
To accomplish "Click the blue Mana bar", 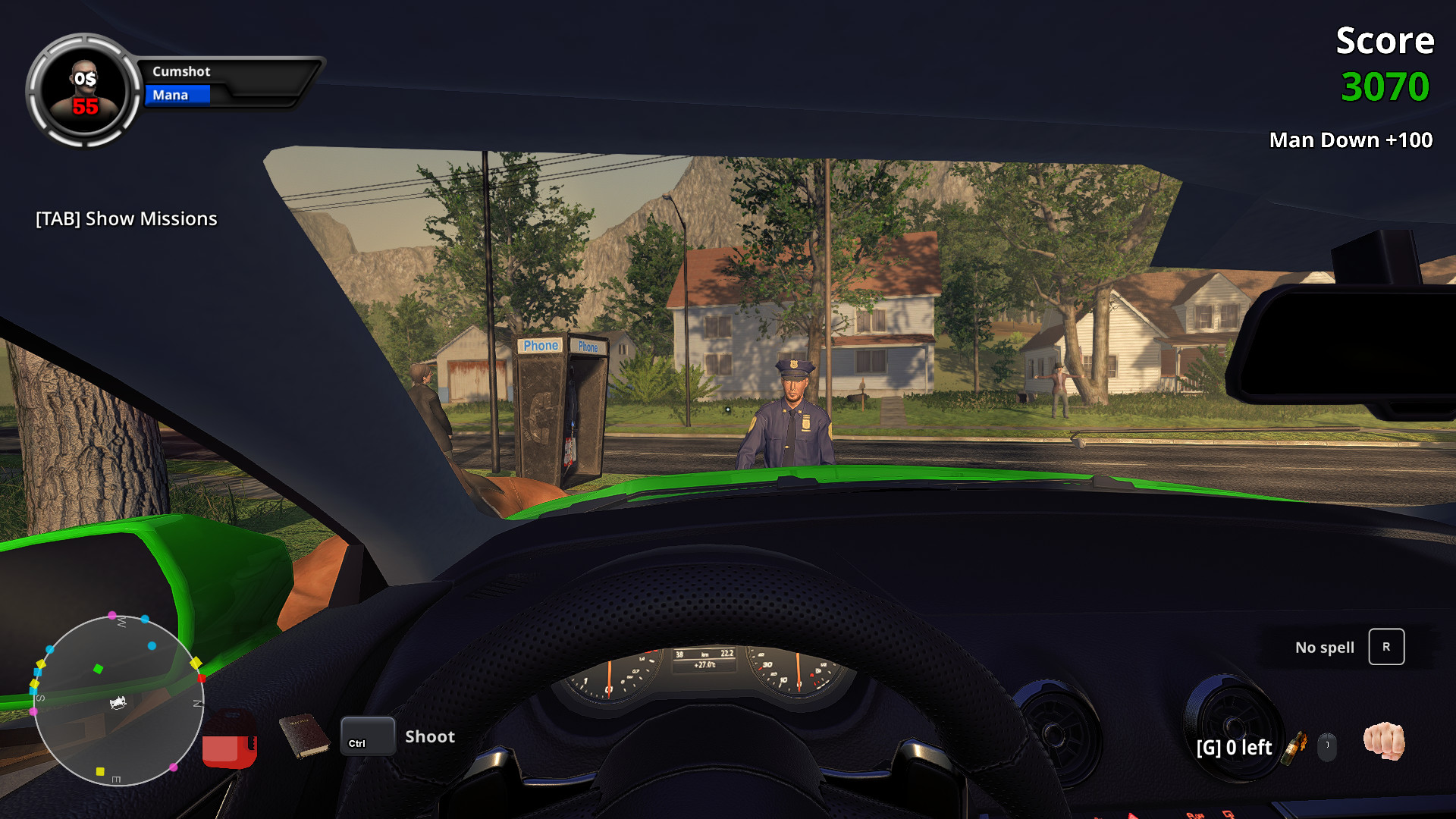I will pyautogui.click(x=177, y=95).
